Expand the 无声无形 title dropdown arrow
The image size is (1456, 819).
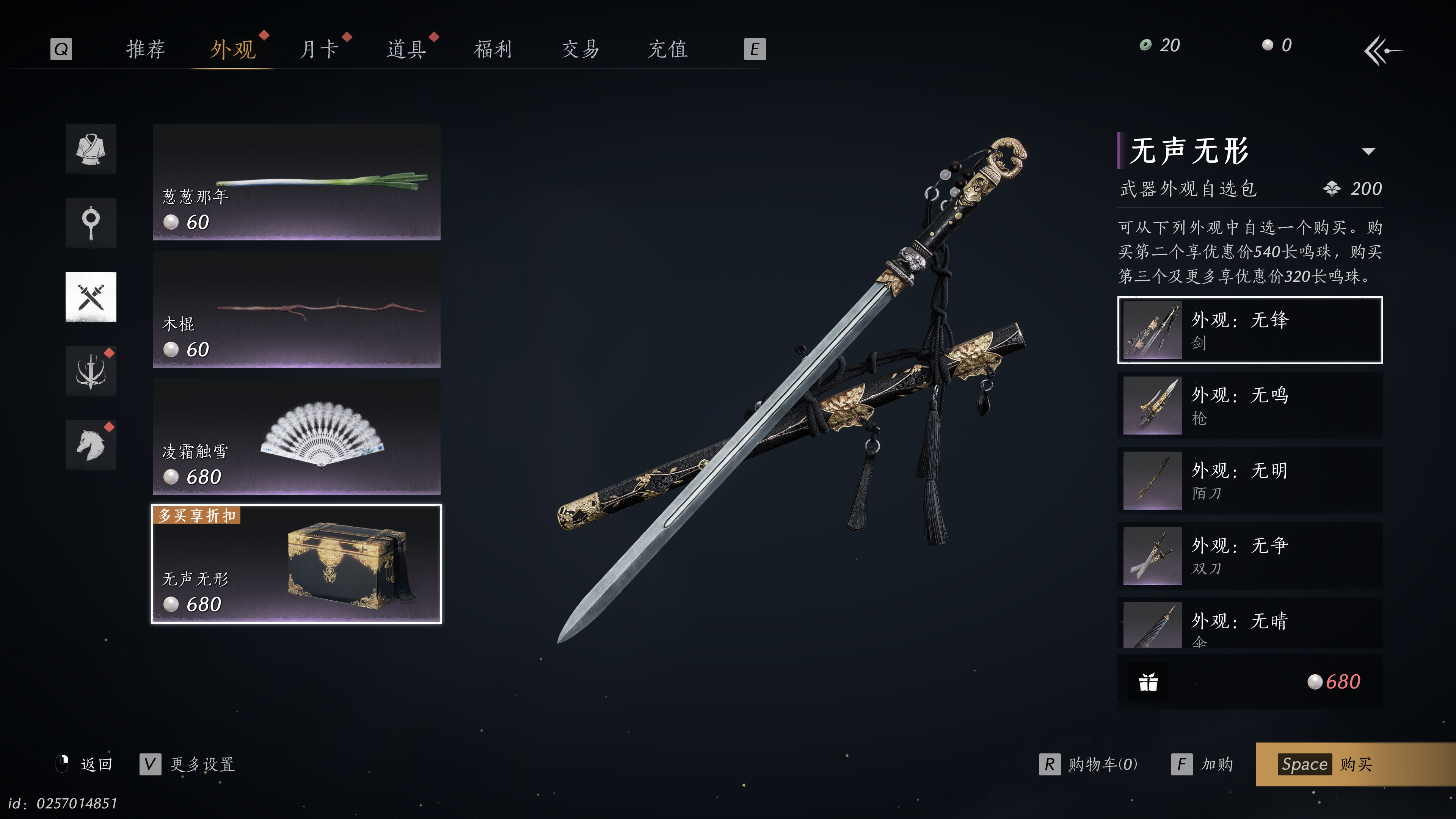(x=1368, y=152)
